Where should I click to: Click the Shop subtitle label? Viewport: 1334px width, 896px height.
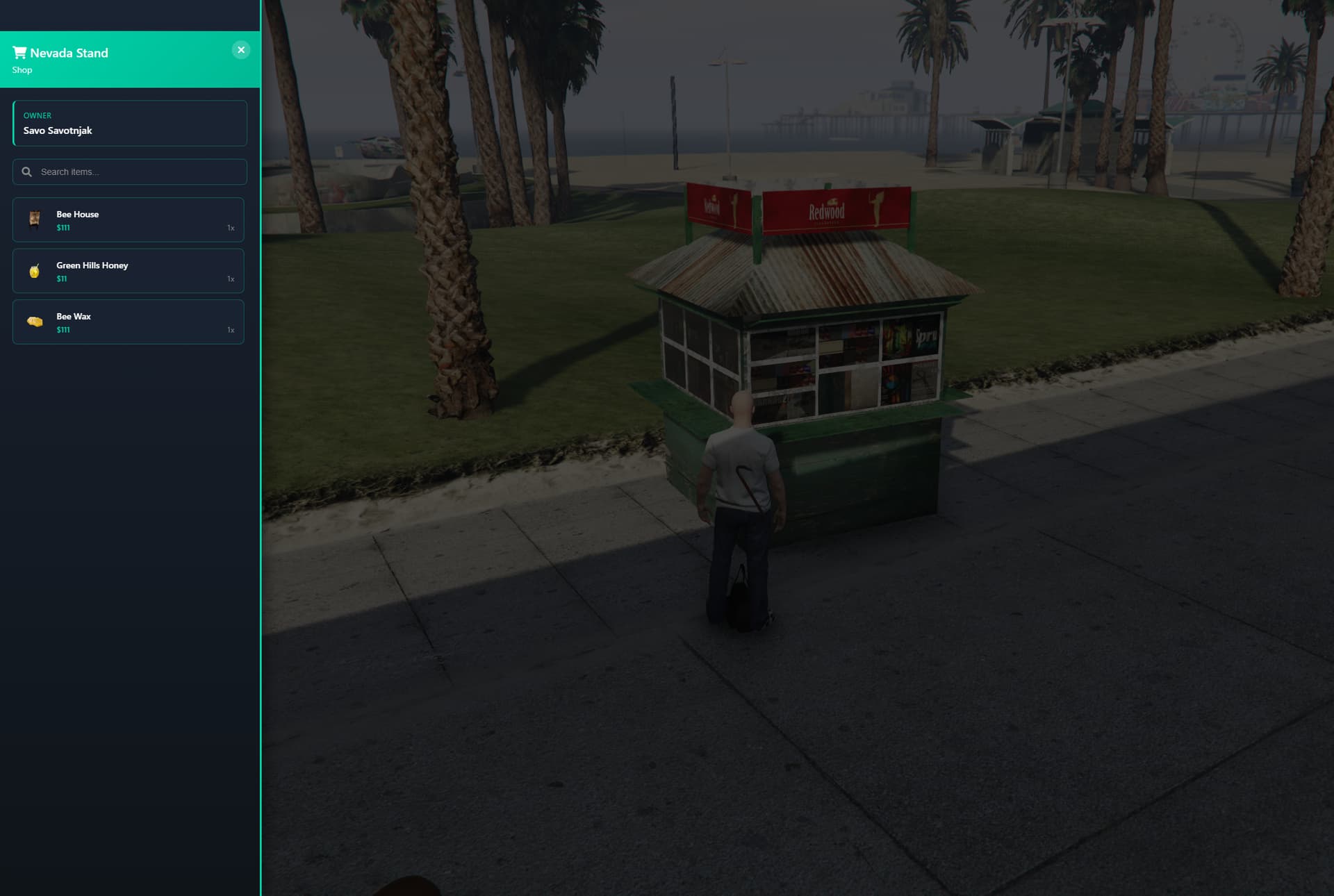tap(22, 69)
